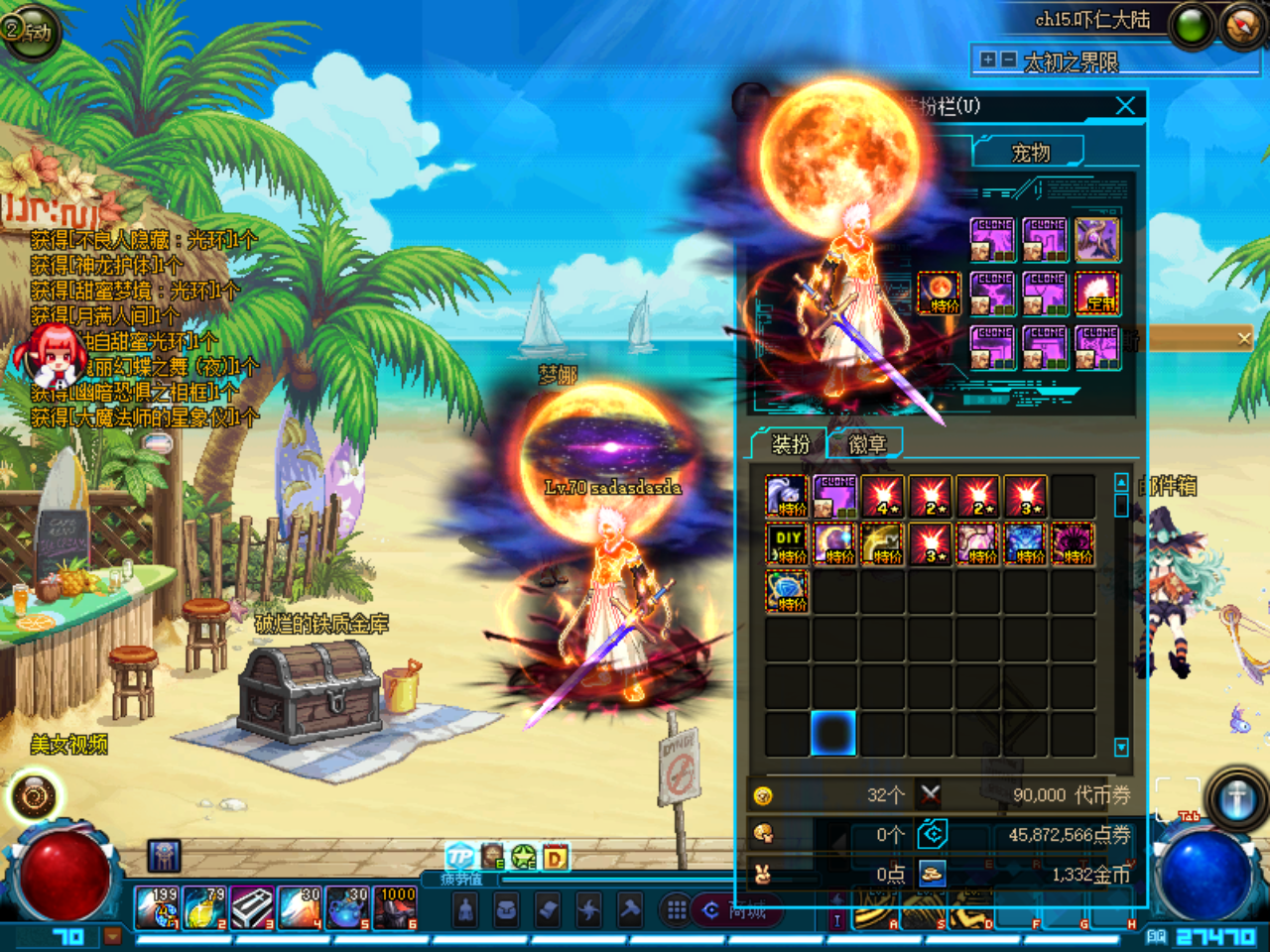Click the blue 点券 currency icon

pyautogui.click(x=931, y=833)
